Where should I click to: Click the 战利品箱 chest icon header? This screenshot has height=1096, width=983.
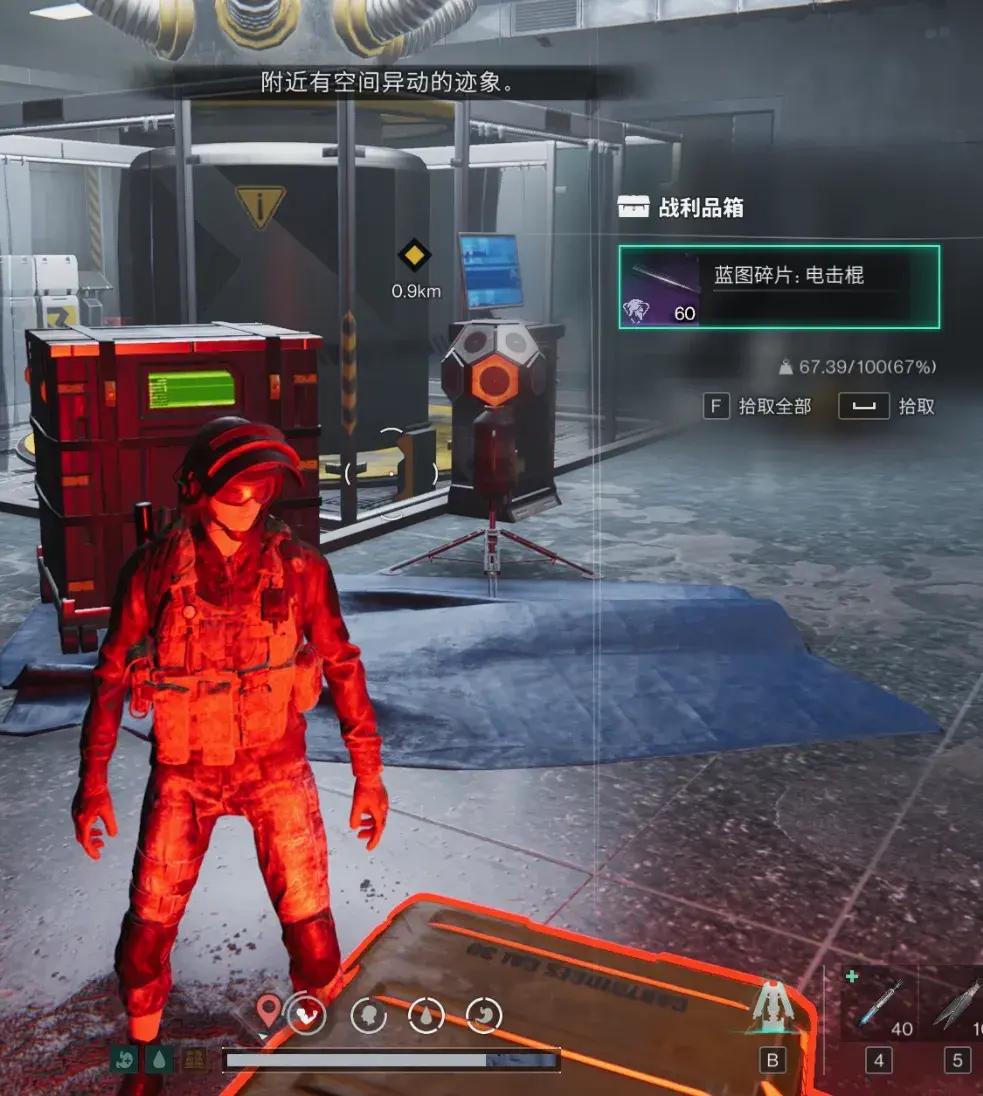[x=634, y=207]
